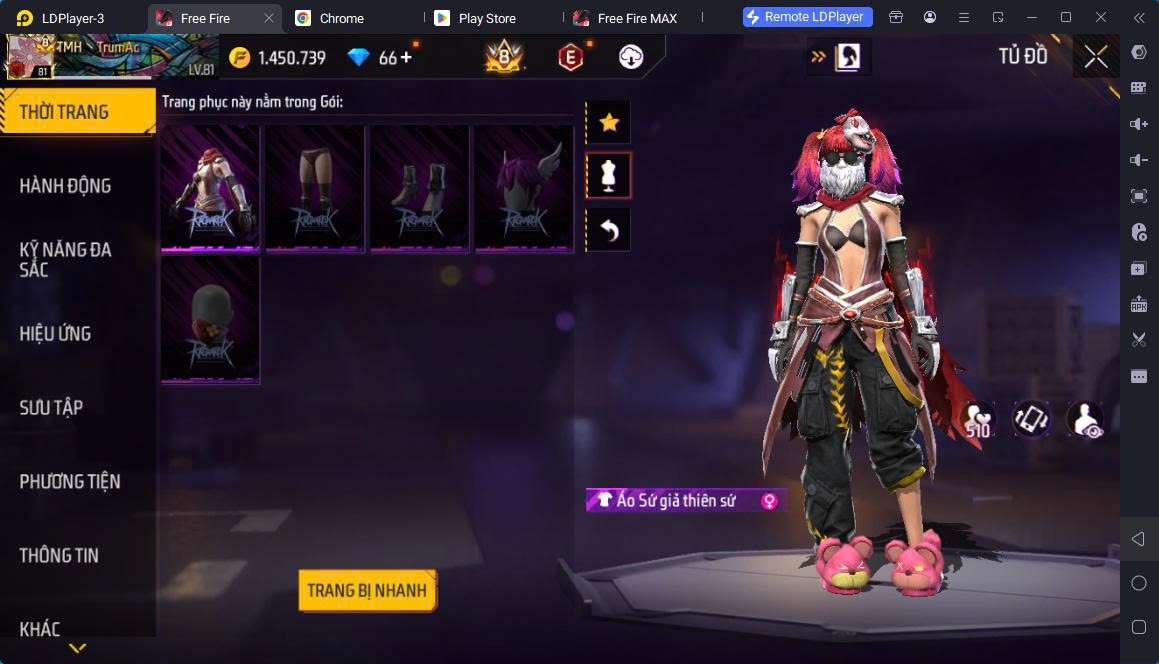Select the boots outfit piece
Screen dimensions: 1159x664
(x=420, y=187)
